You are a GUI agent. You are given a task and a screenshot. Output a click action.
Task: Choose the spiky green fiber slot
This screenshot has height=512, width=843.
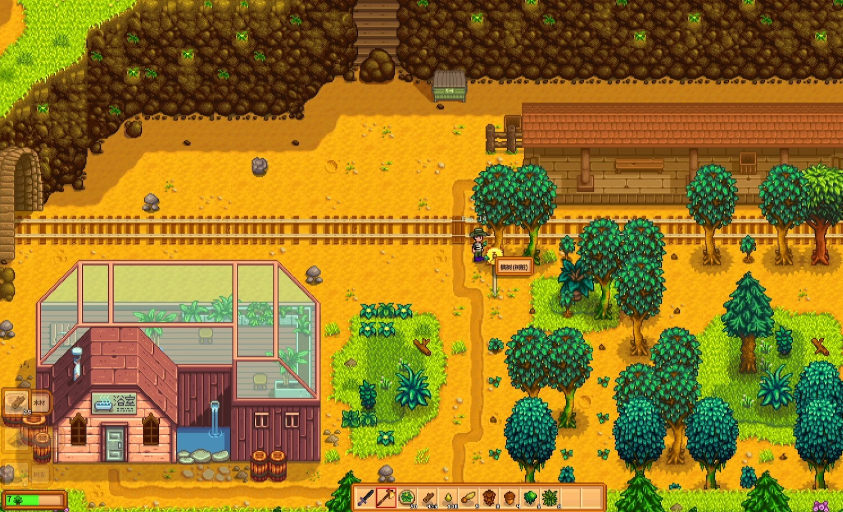tap(550, 497)
